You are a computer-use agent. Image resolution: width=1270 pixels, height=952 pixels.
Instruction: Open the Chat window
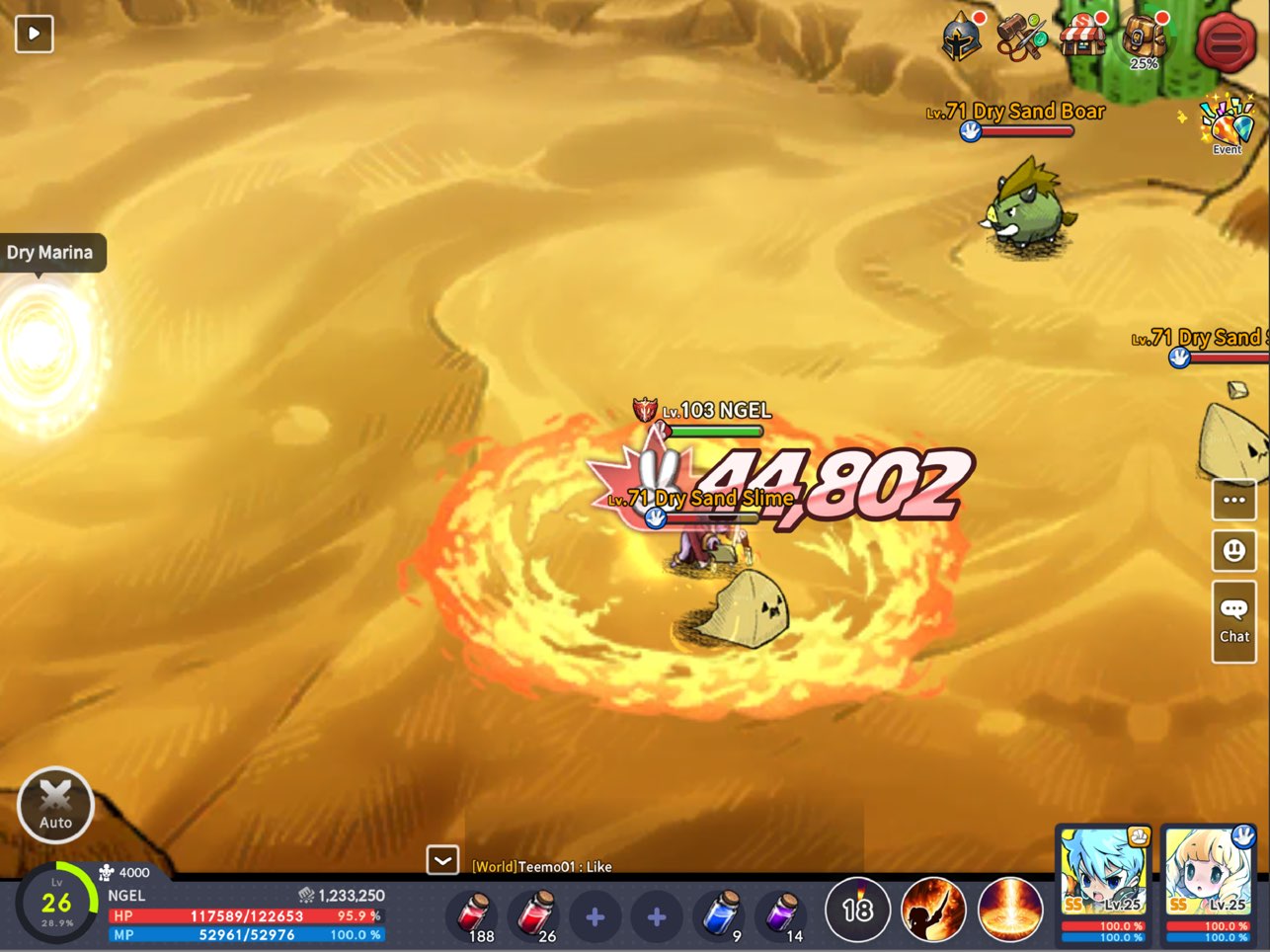[1233, 621]
